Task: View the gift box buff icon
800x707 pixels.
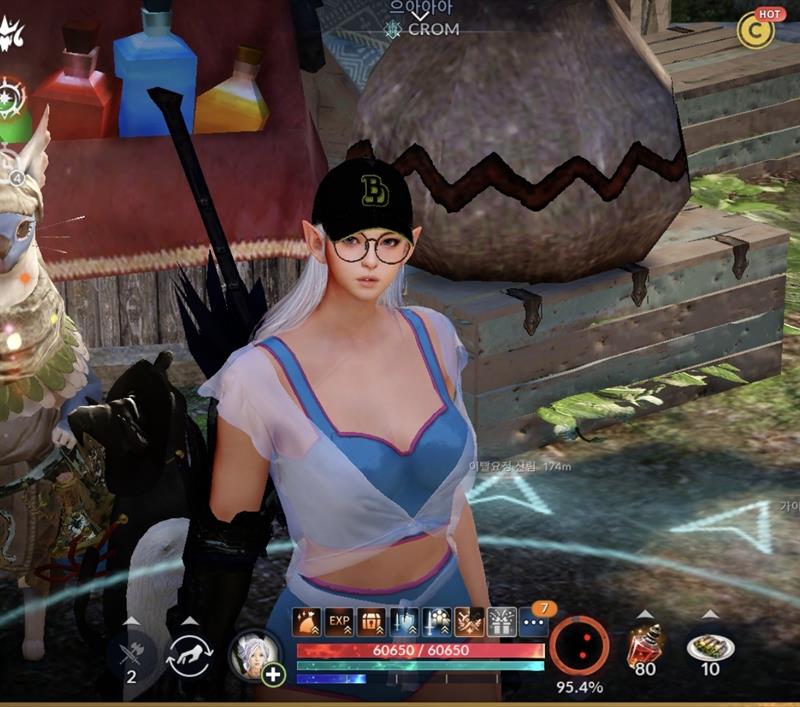Action: 501,622
